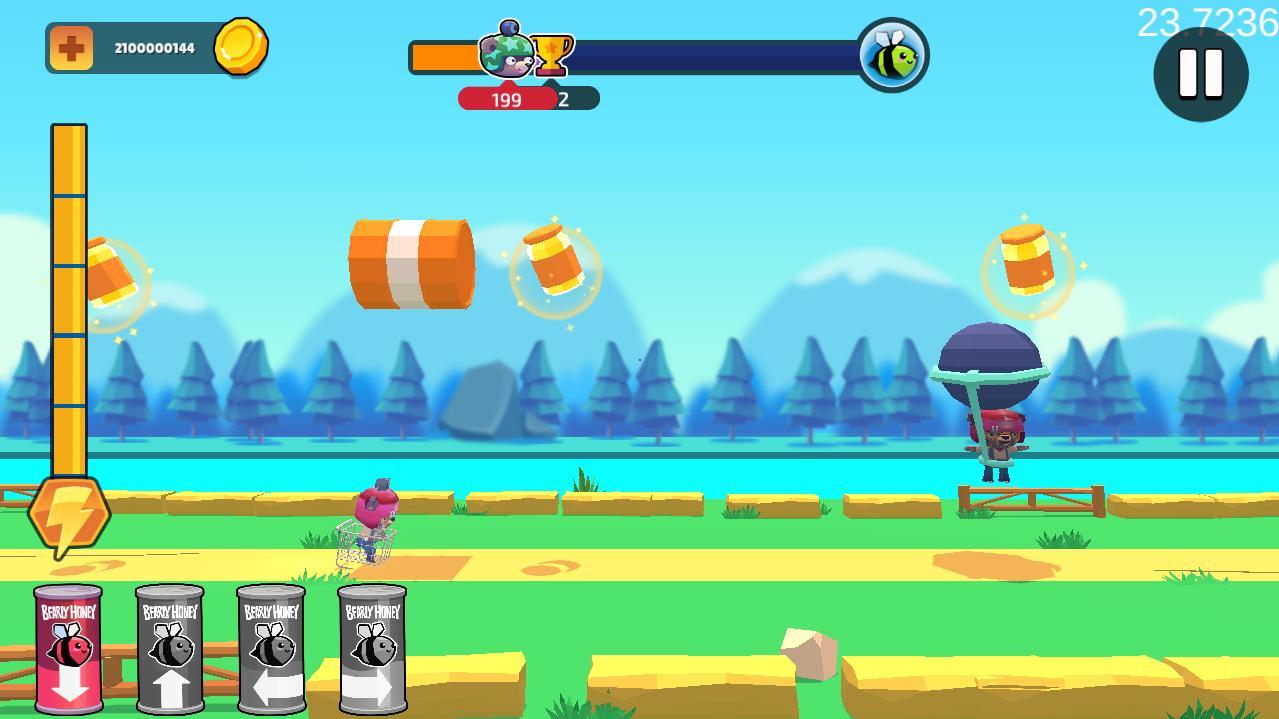This screenshot has width=1279, height=719.
Task: Add more coins with the orange plus button
Action: [x=71, y=48]
